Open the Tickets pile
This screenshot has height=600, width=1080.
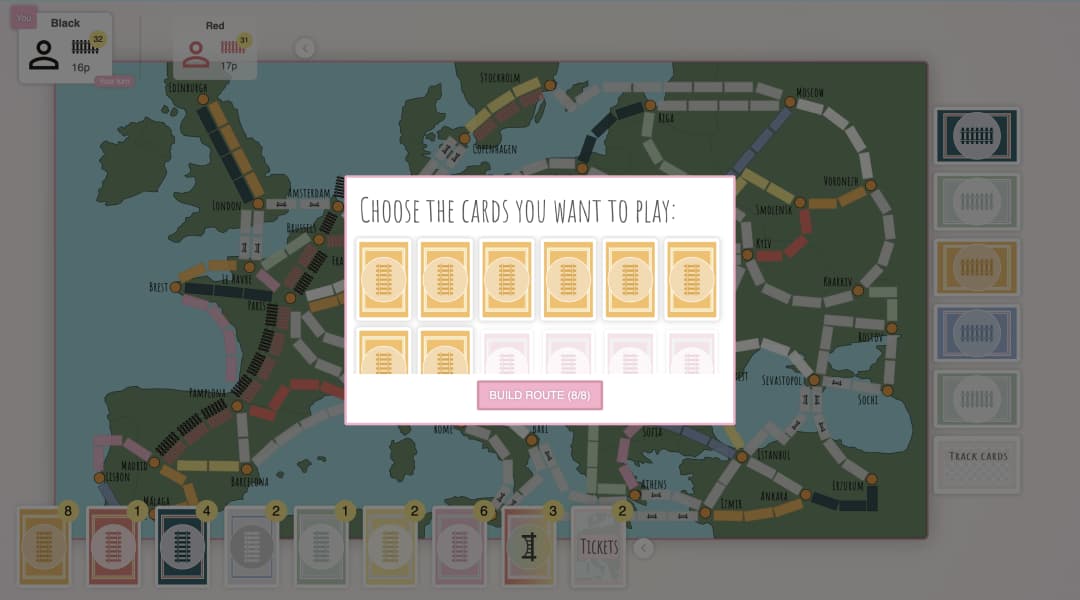(598, 545)
